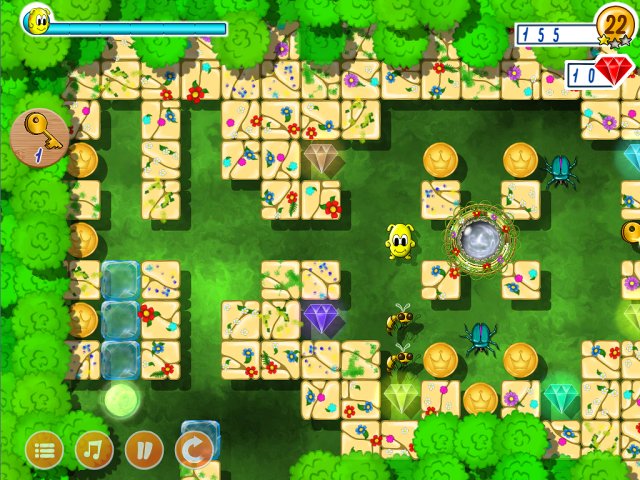640x480 pixels.
Task: Restart level with the circular arrow button
Action: click(x=194, y=450)
